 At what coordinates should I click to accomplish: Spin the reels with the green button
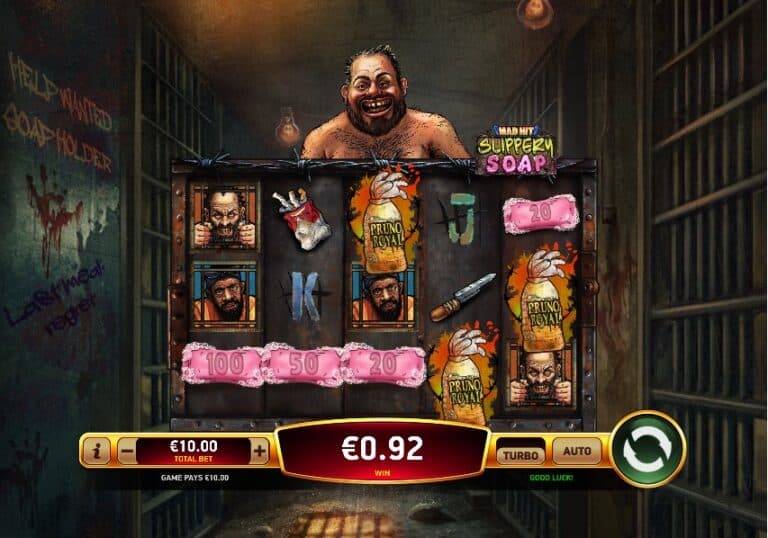[x=647, y=449]
